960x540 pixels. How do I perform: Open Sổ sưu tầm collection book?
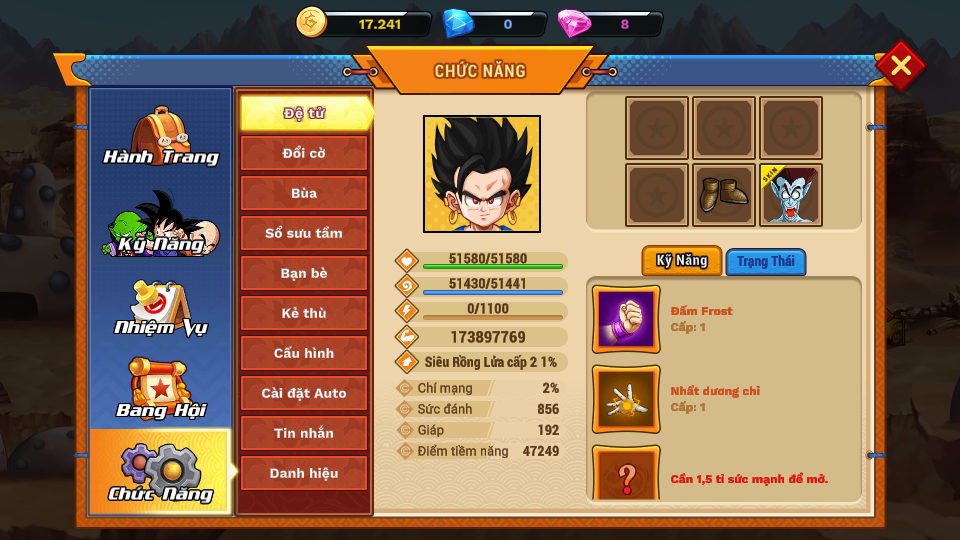pyautogui.click(x=304, y=233)
